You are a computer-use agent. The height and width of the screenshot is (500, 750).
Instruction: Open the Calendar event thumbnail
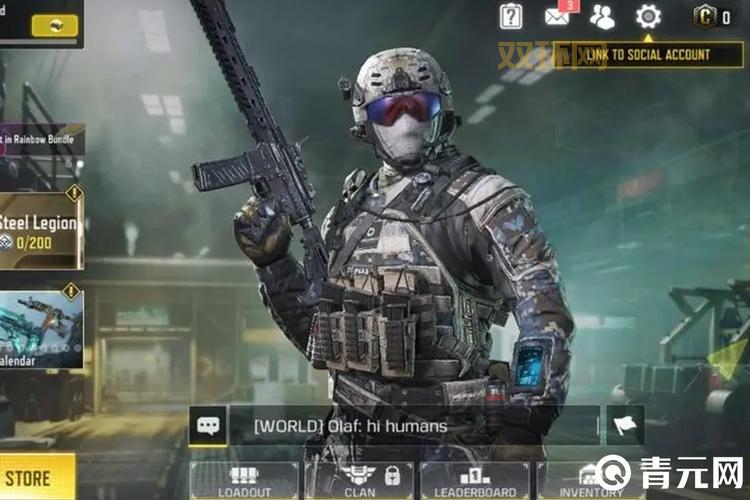[41, 330]
